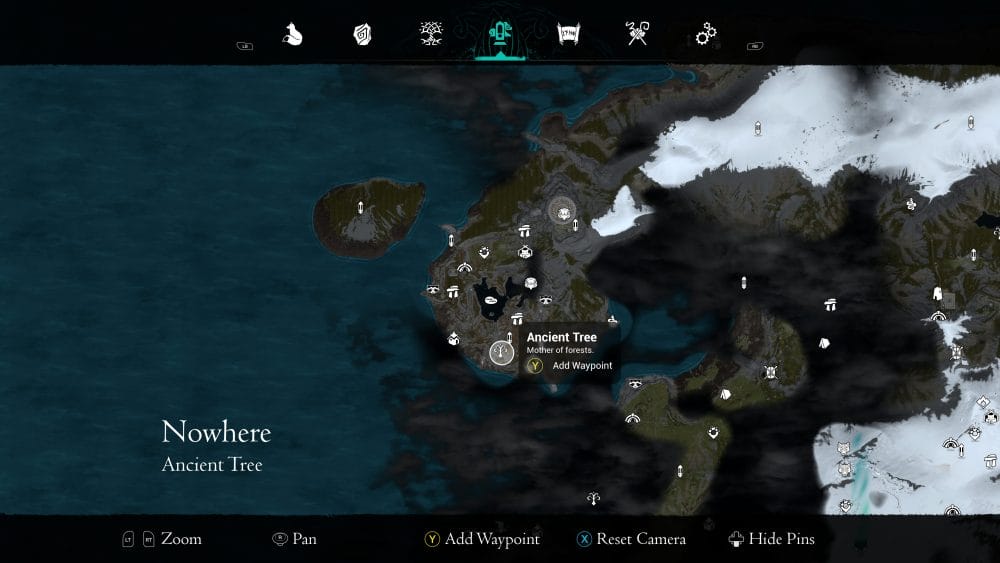
Task: Select the Ancient Tree circular map marker
Action: pyautogui.click(x=502, y=353)
